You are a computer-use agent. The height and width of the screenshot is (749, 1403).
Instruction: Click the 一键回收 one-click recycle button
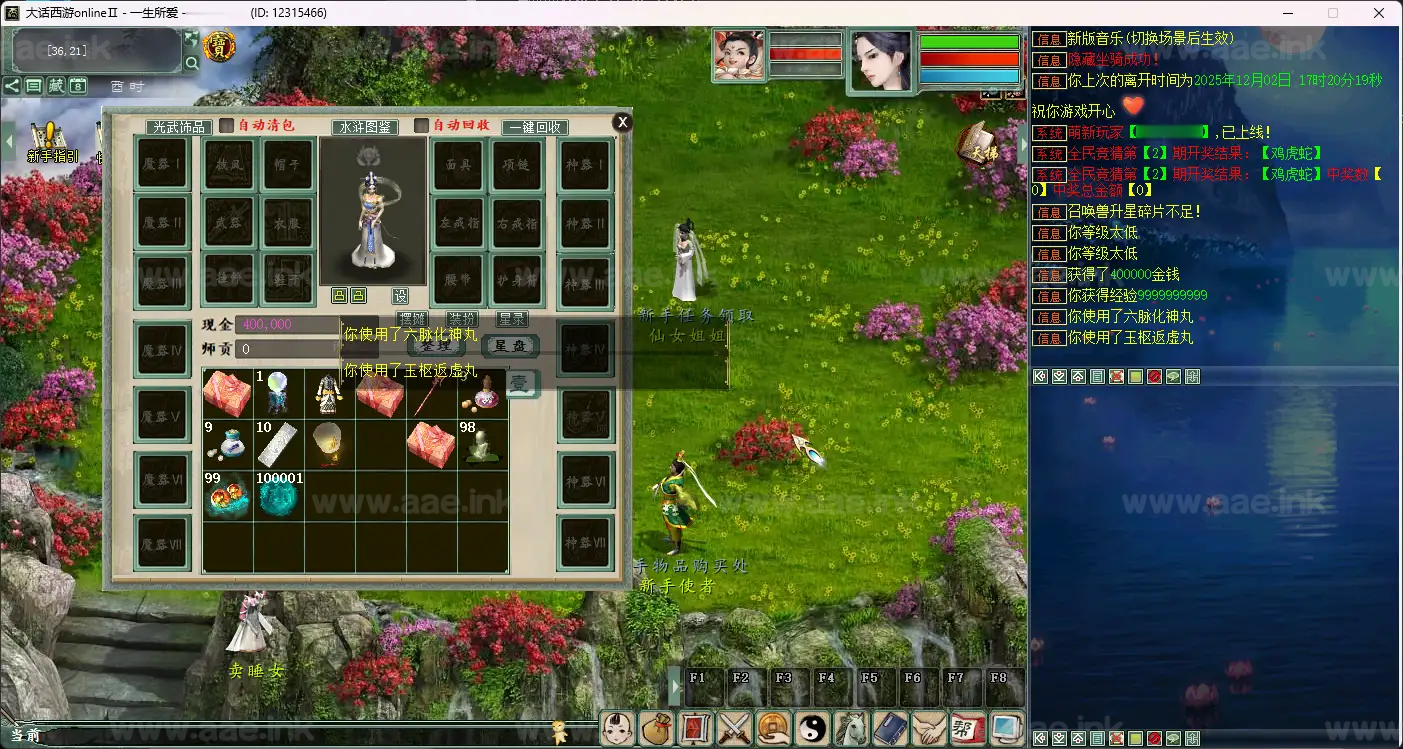(535, 127)
